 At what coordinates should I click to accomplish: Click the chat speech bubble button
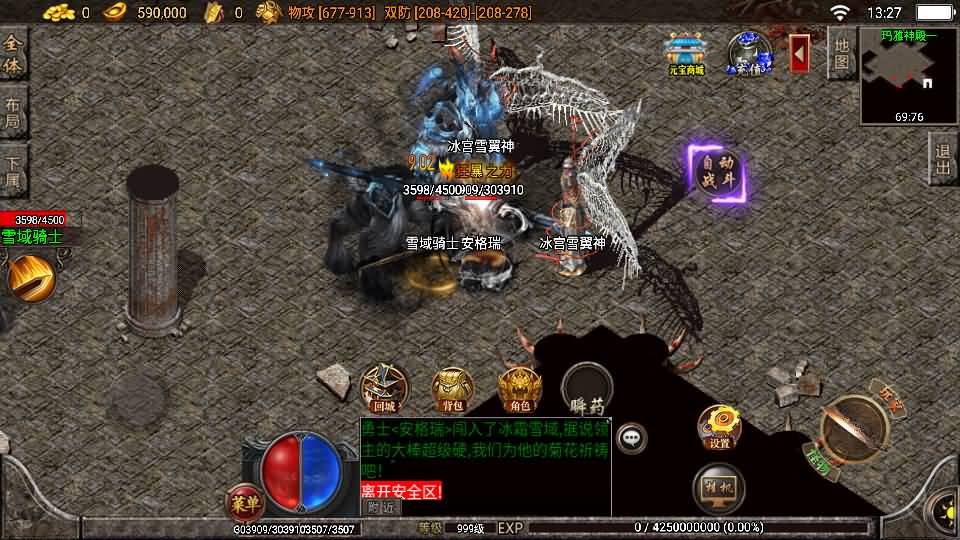[x=631, y=437]
